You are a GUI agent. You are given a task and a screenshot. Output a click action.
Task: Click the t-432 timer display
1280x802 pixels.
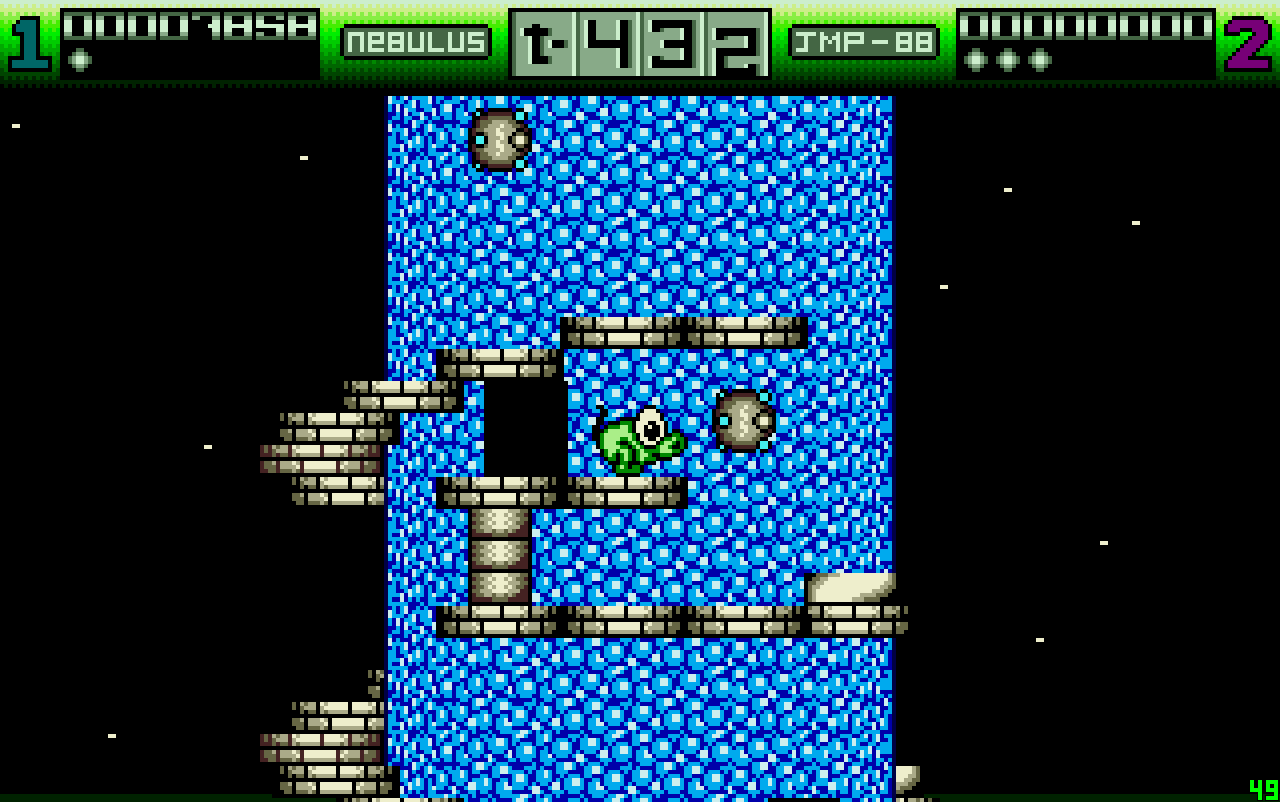[638, 42]
